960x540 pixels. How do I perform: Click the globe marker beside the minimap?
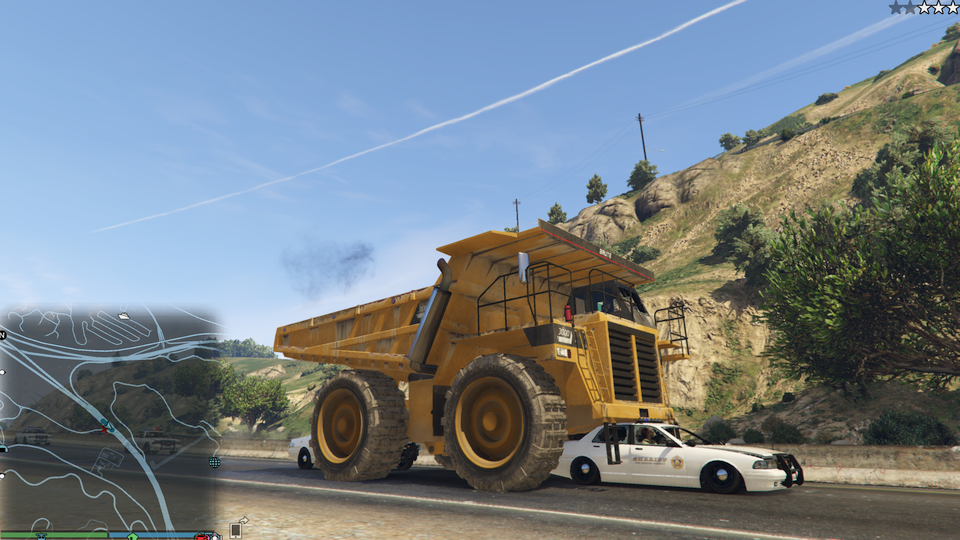click(x=214, y=462)
